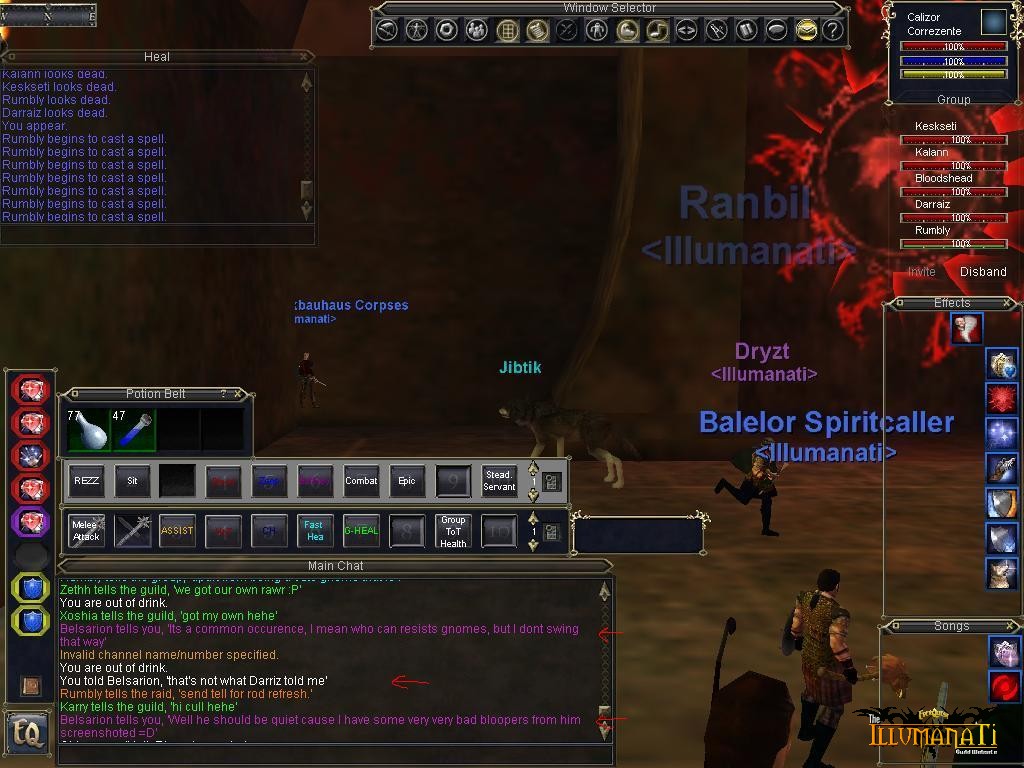1024x768 pixels.
Task: Disband the group
Action: [x=983, y=272]
